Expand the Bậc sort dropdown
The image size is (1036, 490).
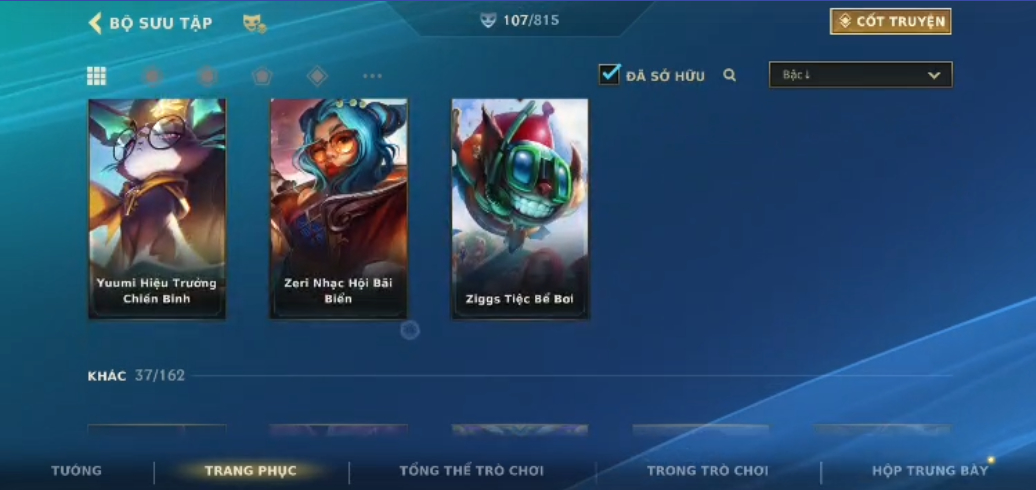coord(860,75)
